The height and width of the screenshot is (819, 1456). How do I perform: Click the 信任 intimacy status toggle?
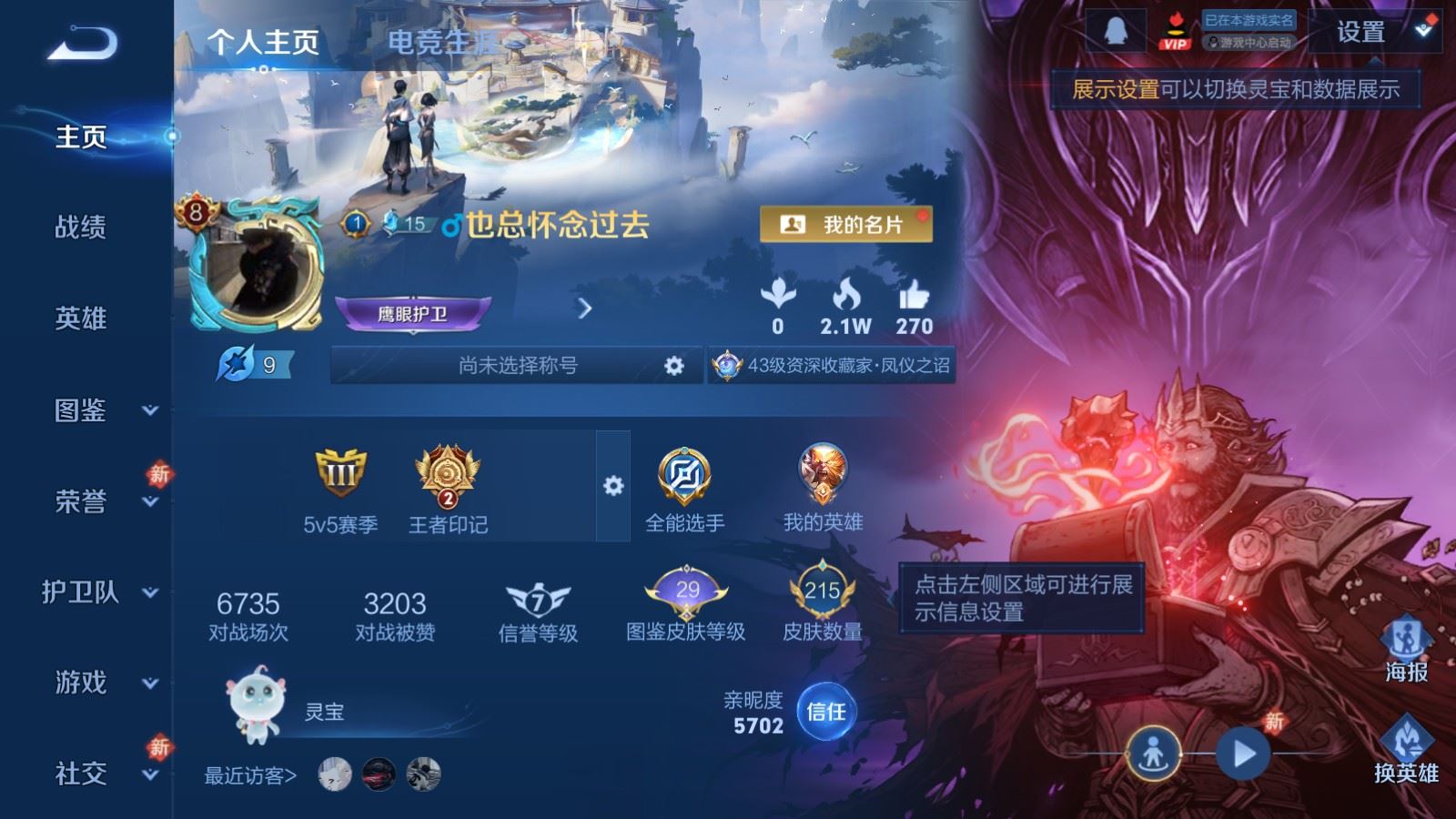826,715
